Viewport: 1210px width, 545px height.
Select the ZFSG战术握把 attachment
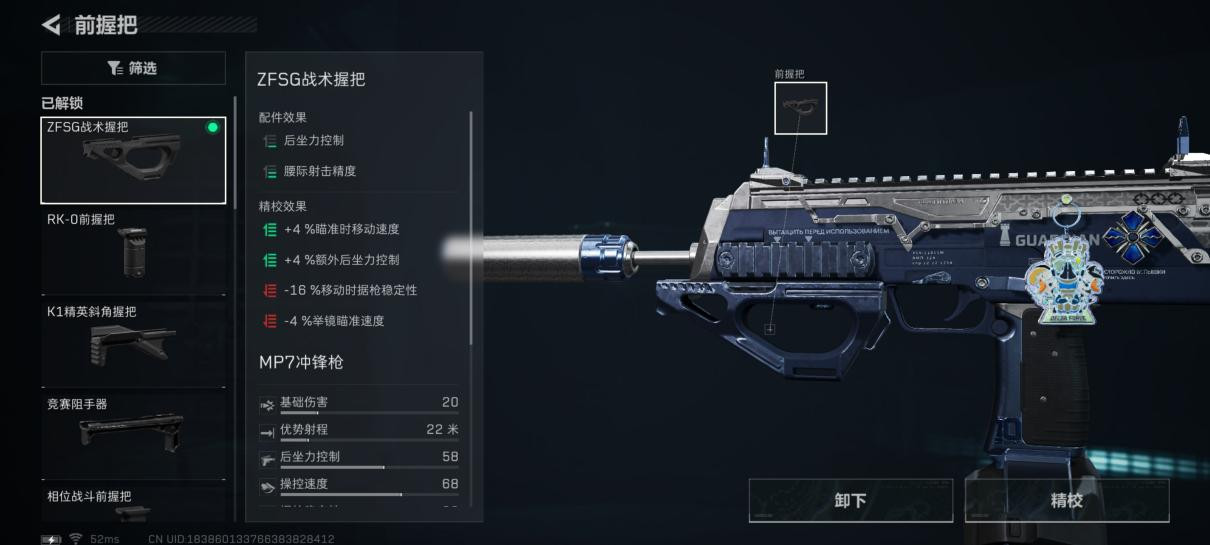click(133, 160)
